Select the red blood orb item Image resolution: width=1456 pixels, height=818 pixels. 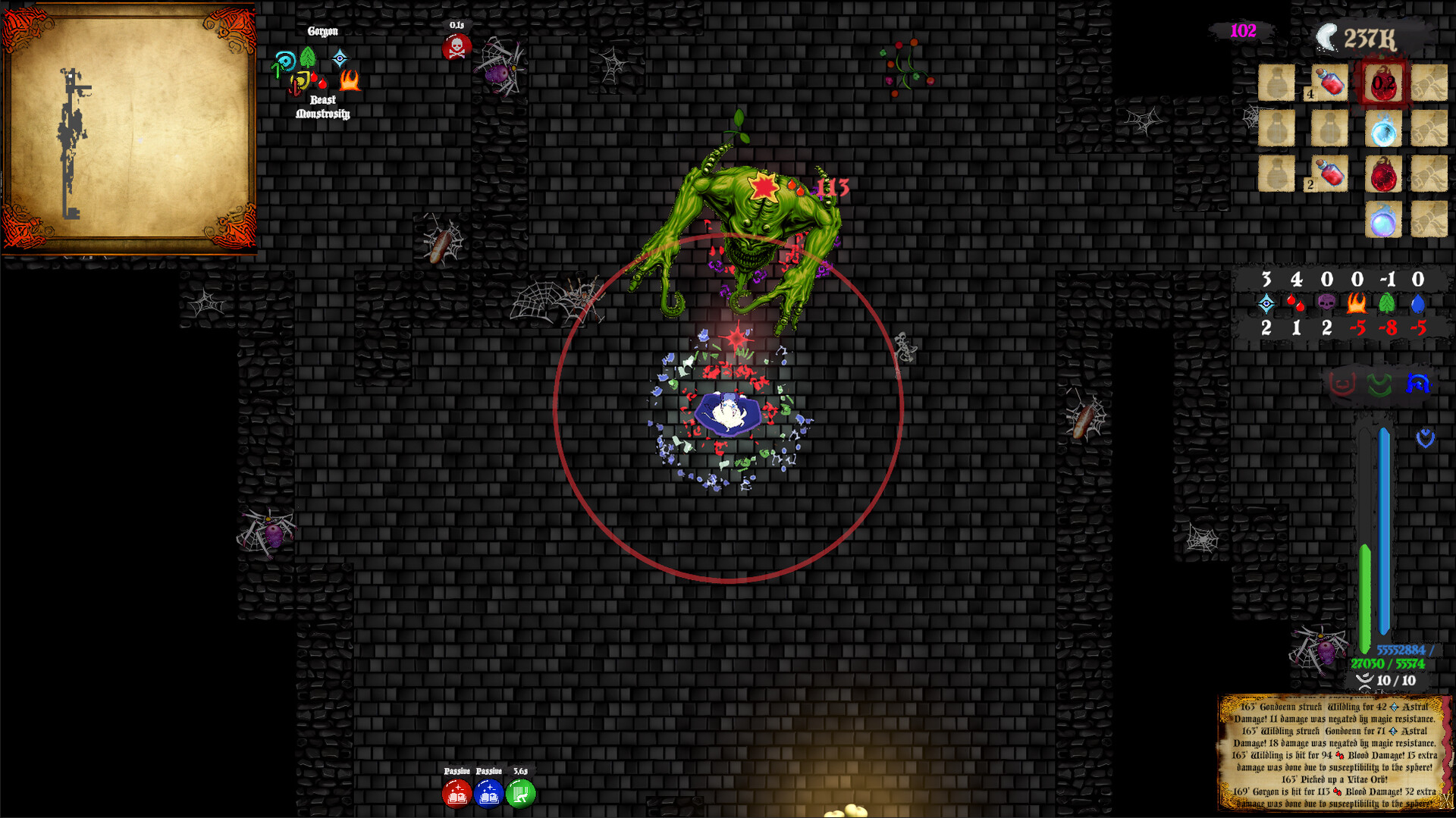(1382, 174)
